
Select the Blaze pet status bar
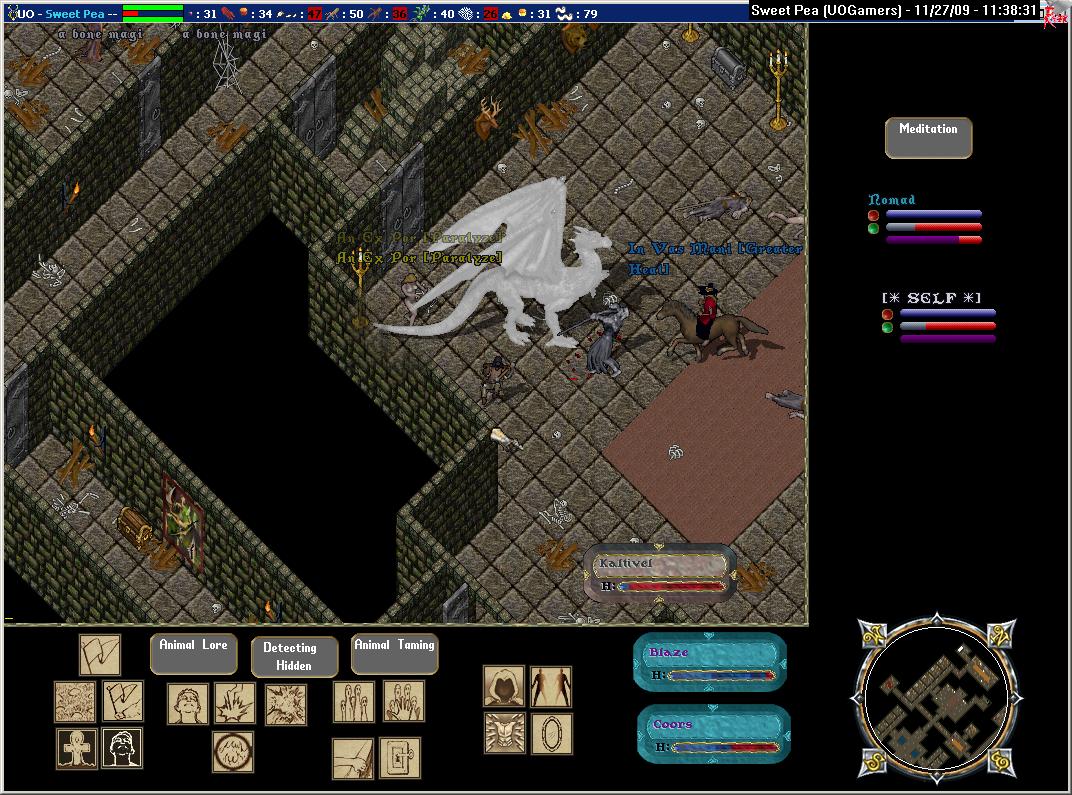711,662
